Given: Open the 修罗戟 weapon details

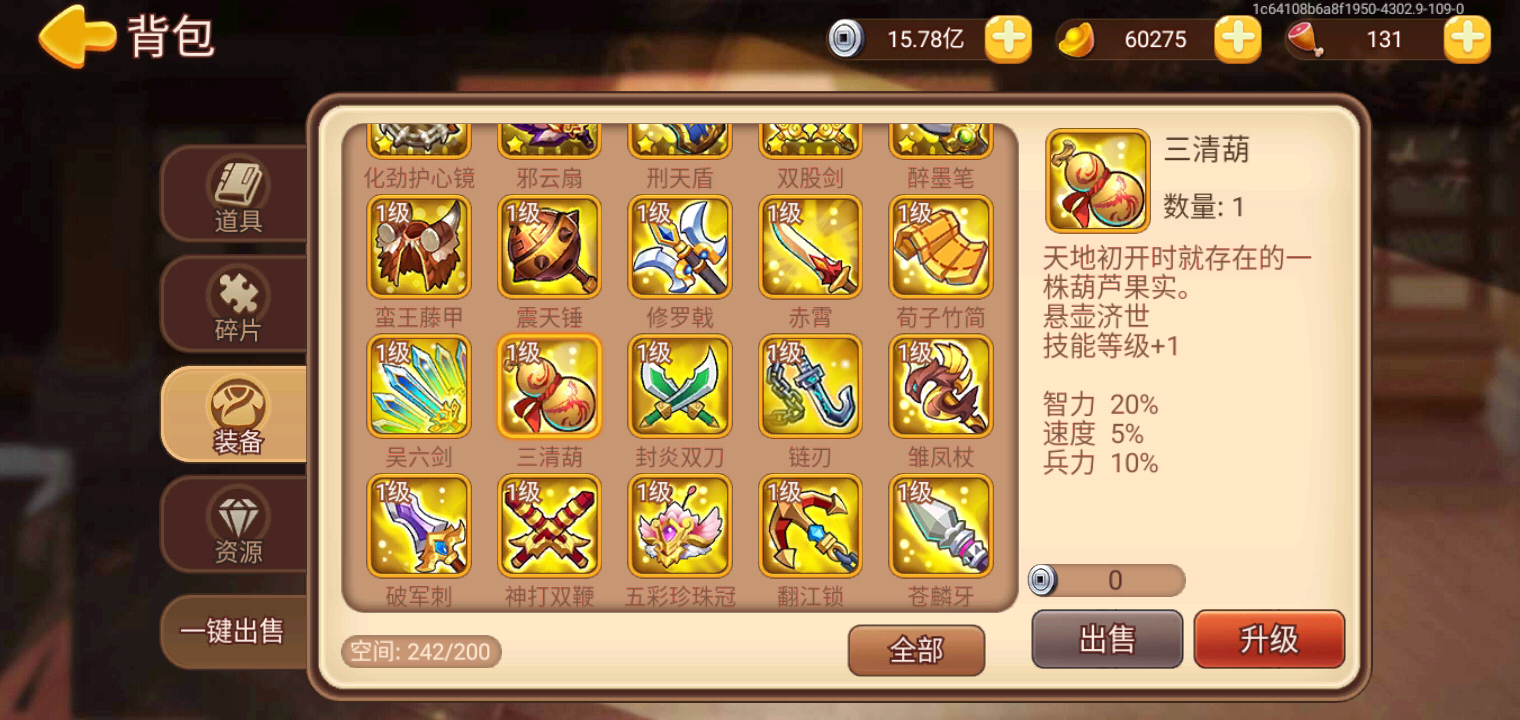Looking at the screenshot, I should pos(679,246).
